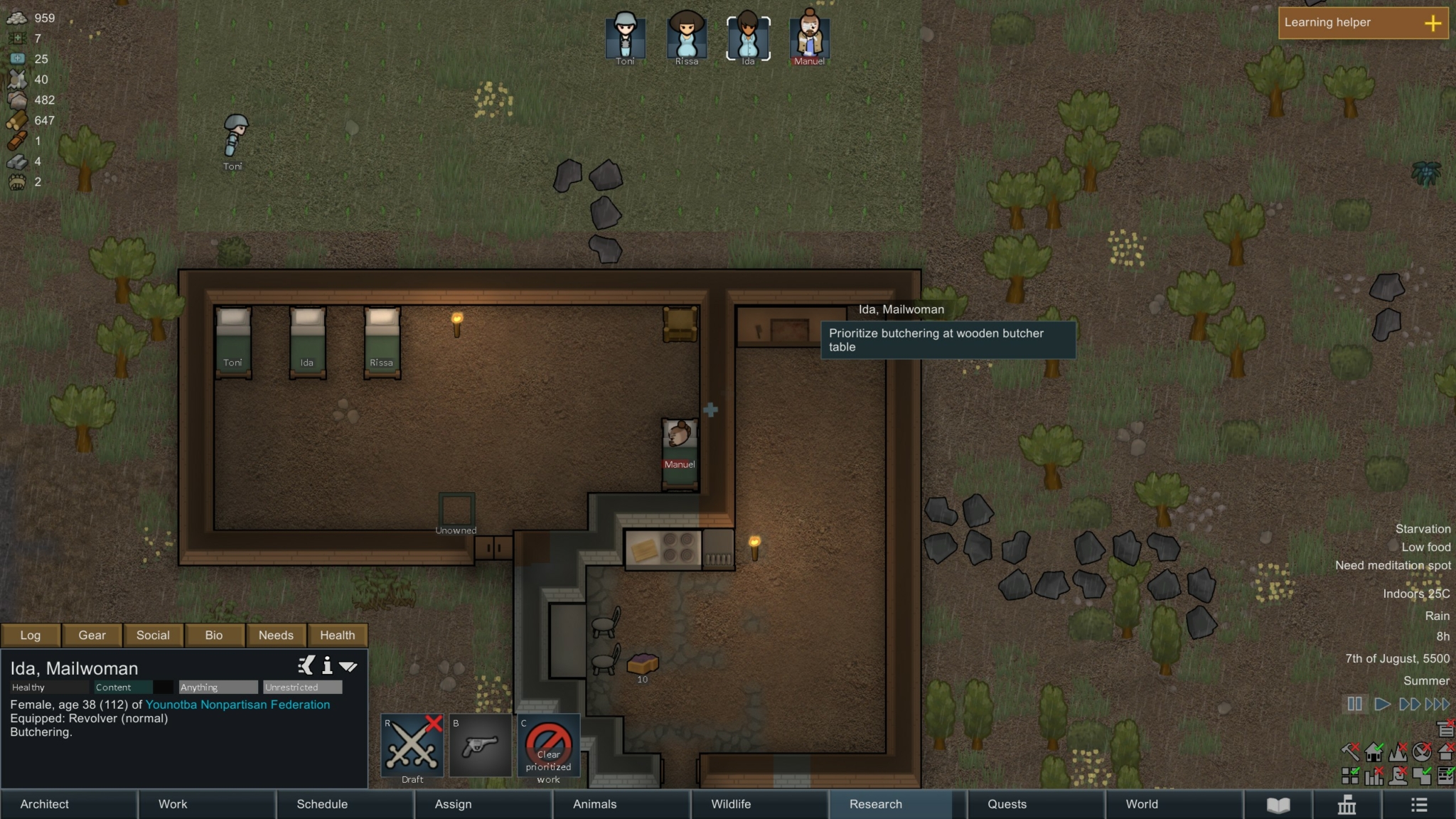The width and height of the screenshot is (1456, 819).
Task: Enable auto rebuild with the hammer toggle
Action: click(1349, 750)
